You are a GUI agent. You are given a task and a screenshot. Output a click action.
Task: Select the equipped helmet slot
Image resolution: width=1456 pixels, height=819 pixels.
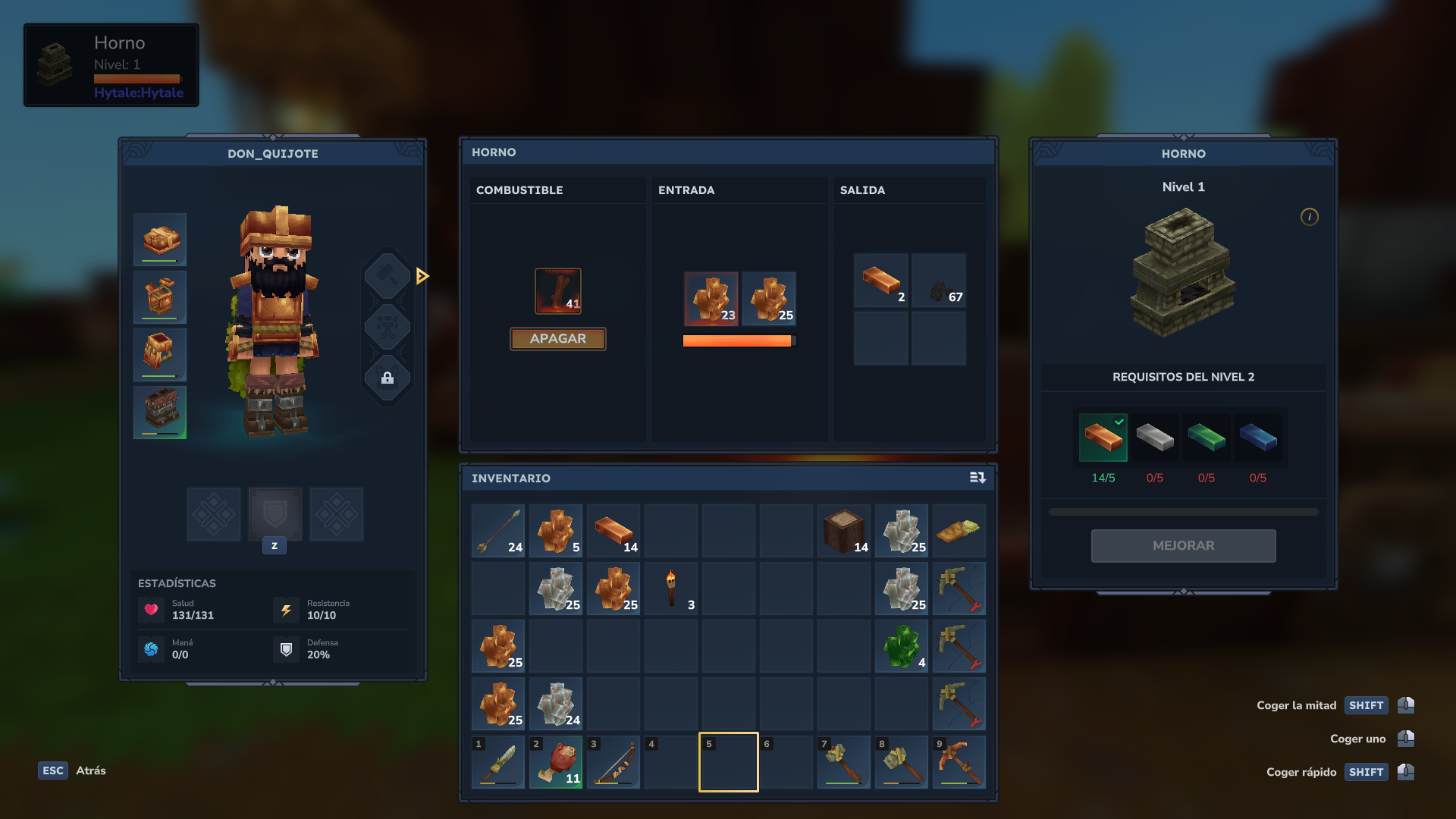[x=160, y=240]
